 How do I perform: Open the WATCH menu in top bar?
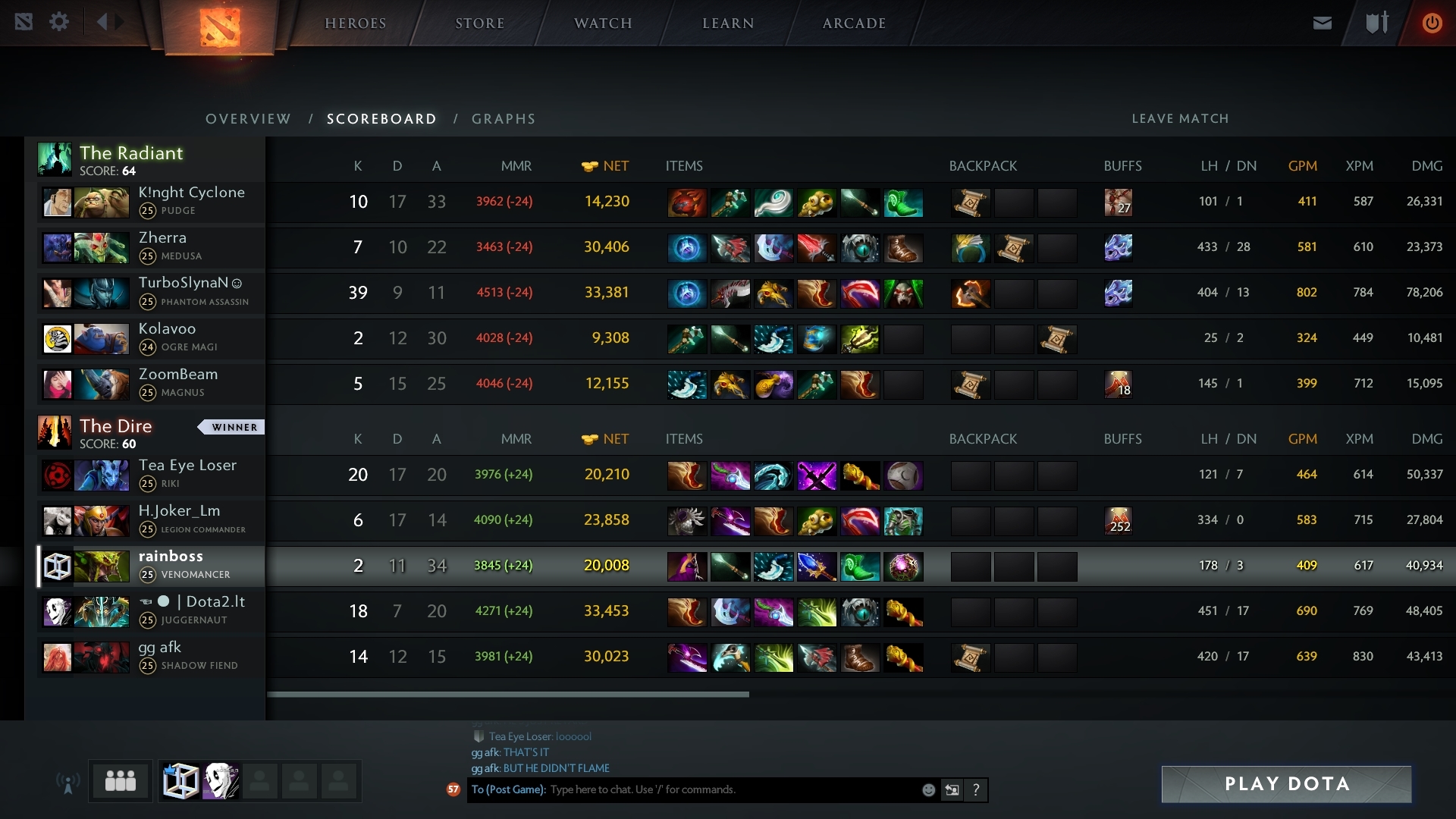coord(602,23)
